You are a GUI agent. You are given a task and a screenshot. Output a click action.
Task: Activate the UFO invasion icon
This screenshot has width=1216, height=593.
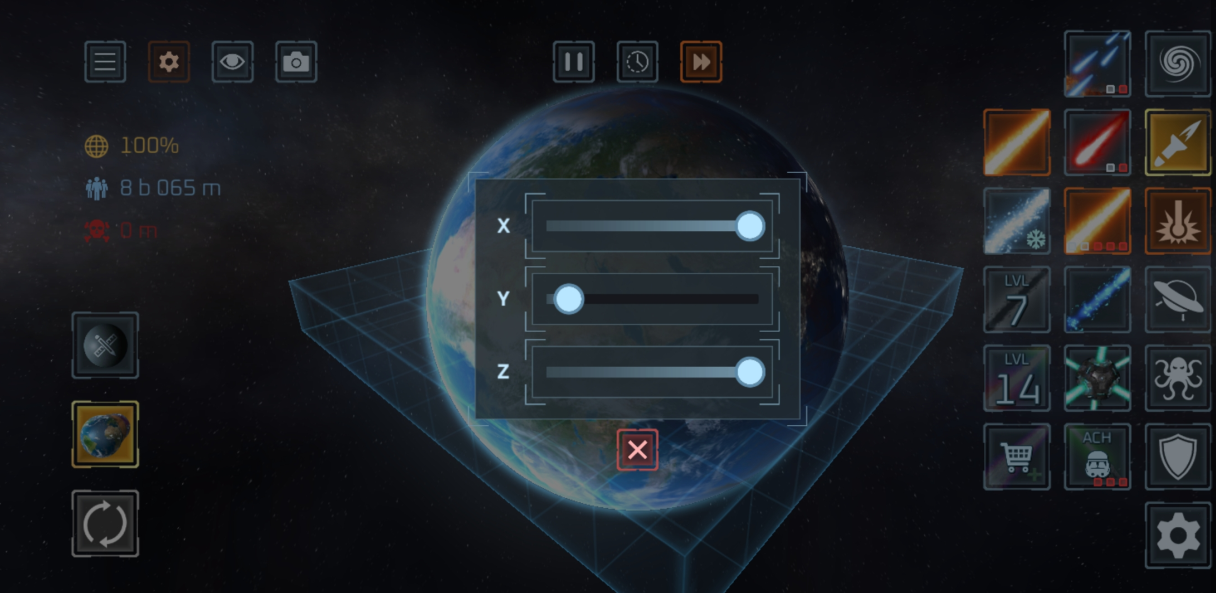point(1177,299)
